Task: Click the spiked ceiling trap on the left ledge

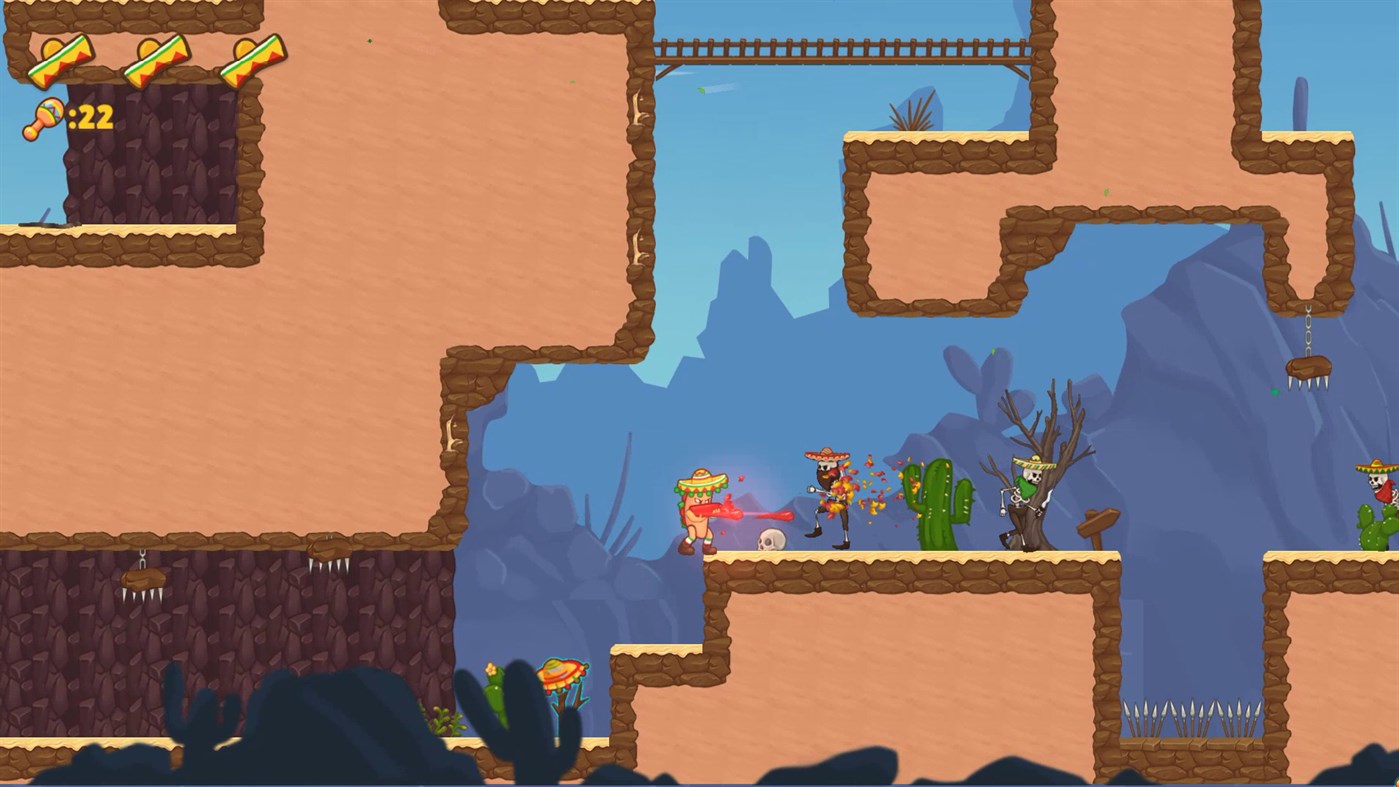Action: [x=145, y=580]
